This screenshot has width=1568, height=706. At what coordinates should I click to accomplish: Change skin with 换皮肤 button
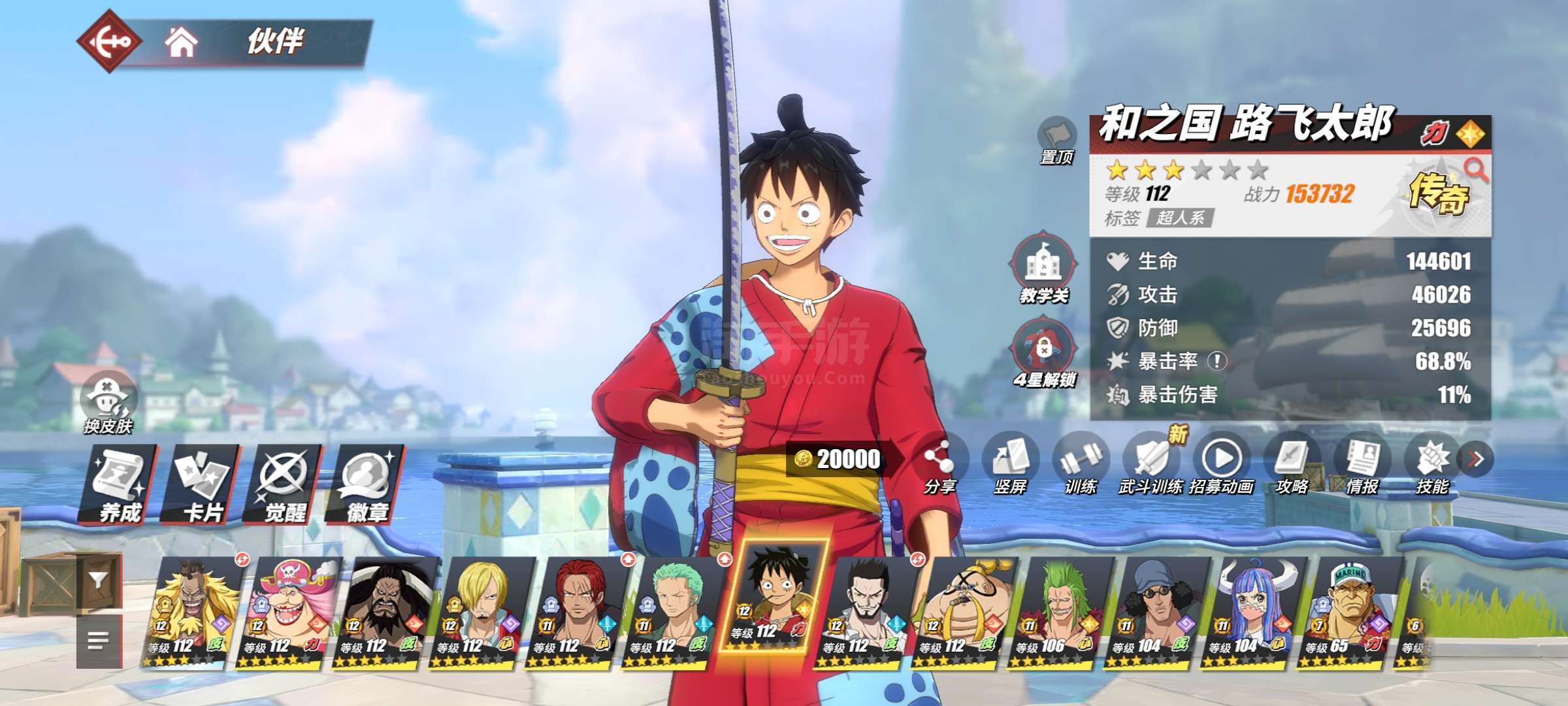108,402
